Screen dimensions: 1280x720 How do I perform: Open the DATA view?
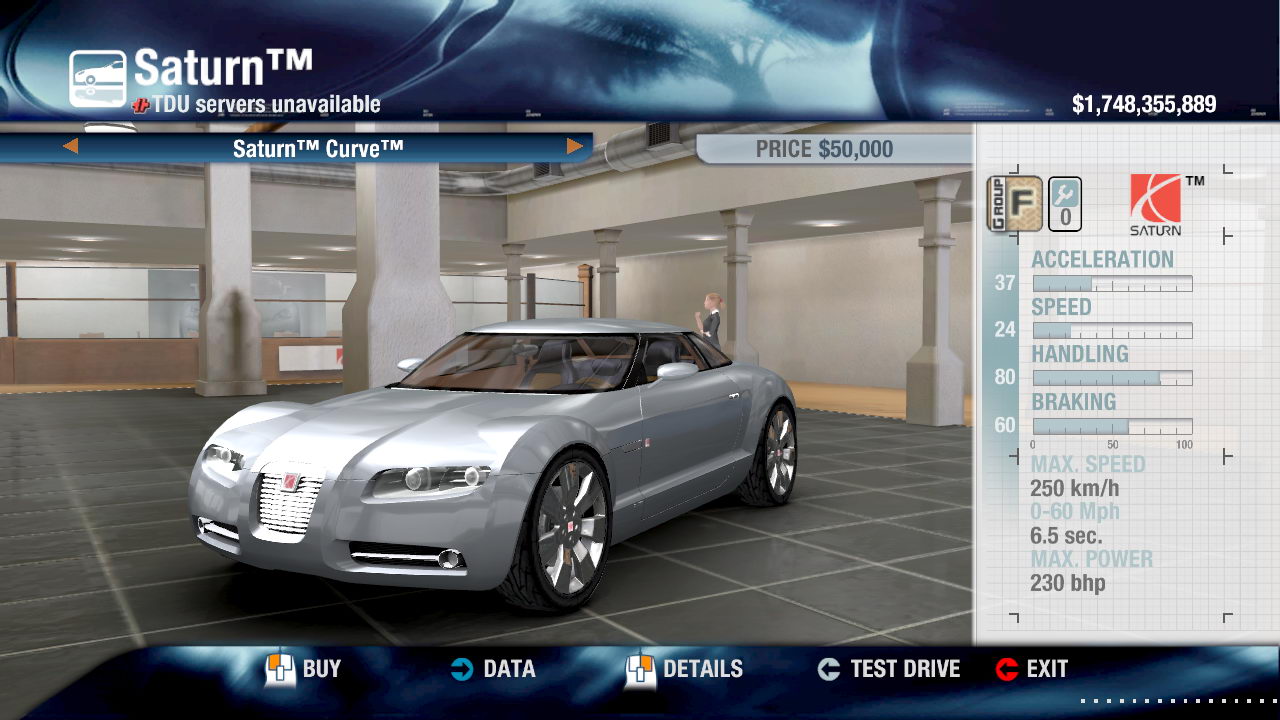[x=493, y=669]
